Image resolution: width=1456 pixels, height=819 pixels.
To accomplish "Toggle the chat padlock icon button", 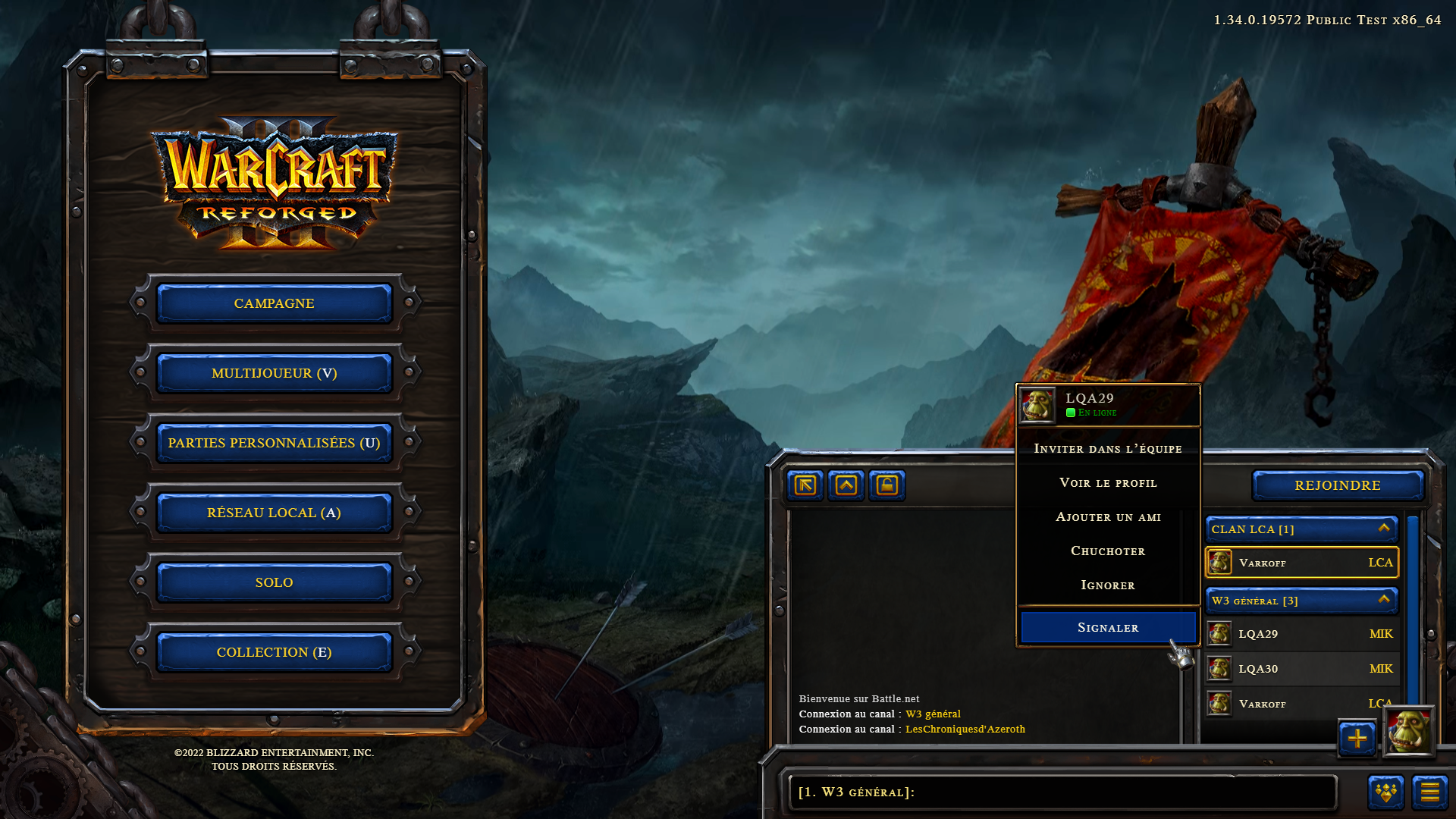I will pos(886,485).
